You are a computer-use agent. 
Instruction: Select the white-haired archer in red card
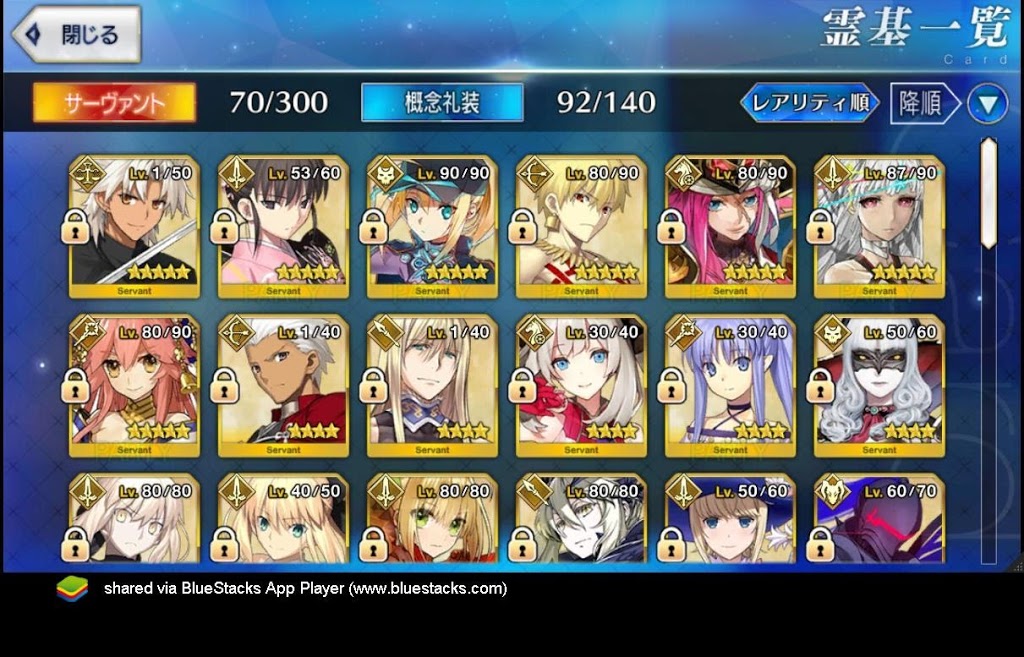click(284, 385)
